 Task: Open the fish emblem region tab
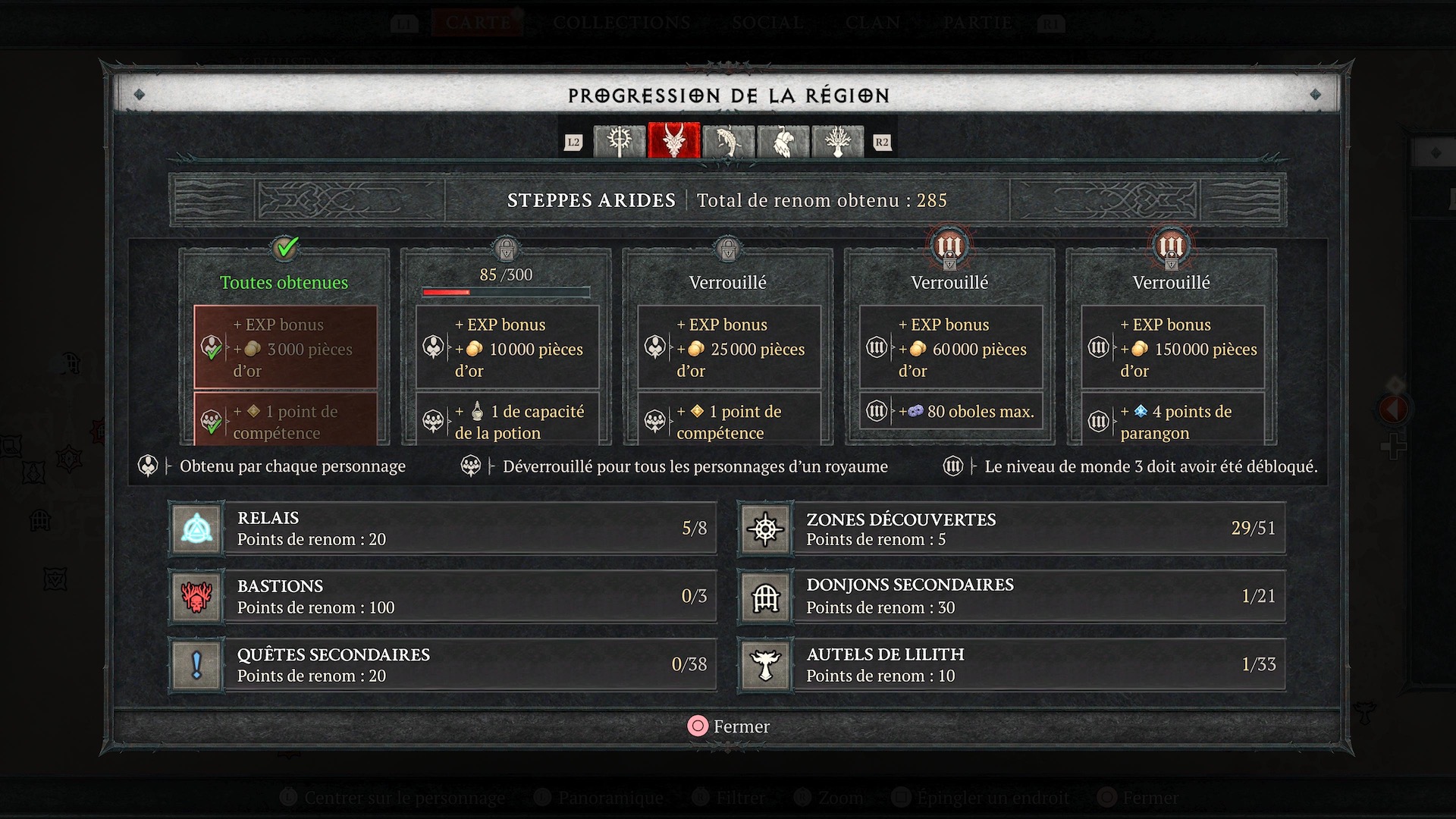click(729, 142)
